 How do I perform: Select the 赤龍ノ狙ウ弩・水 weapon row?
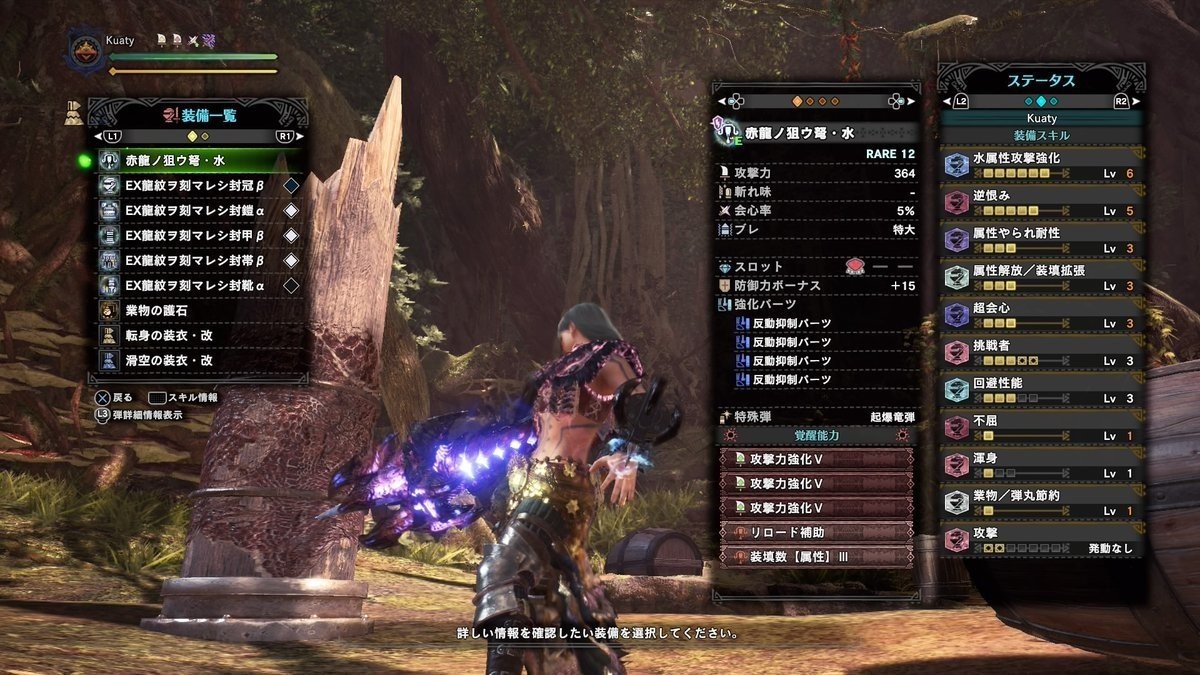click(200, 161)
